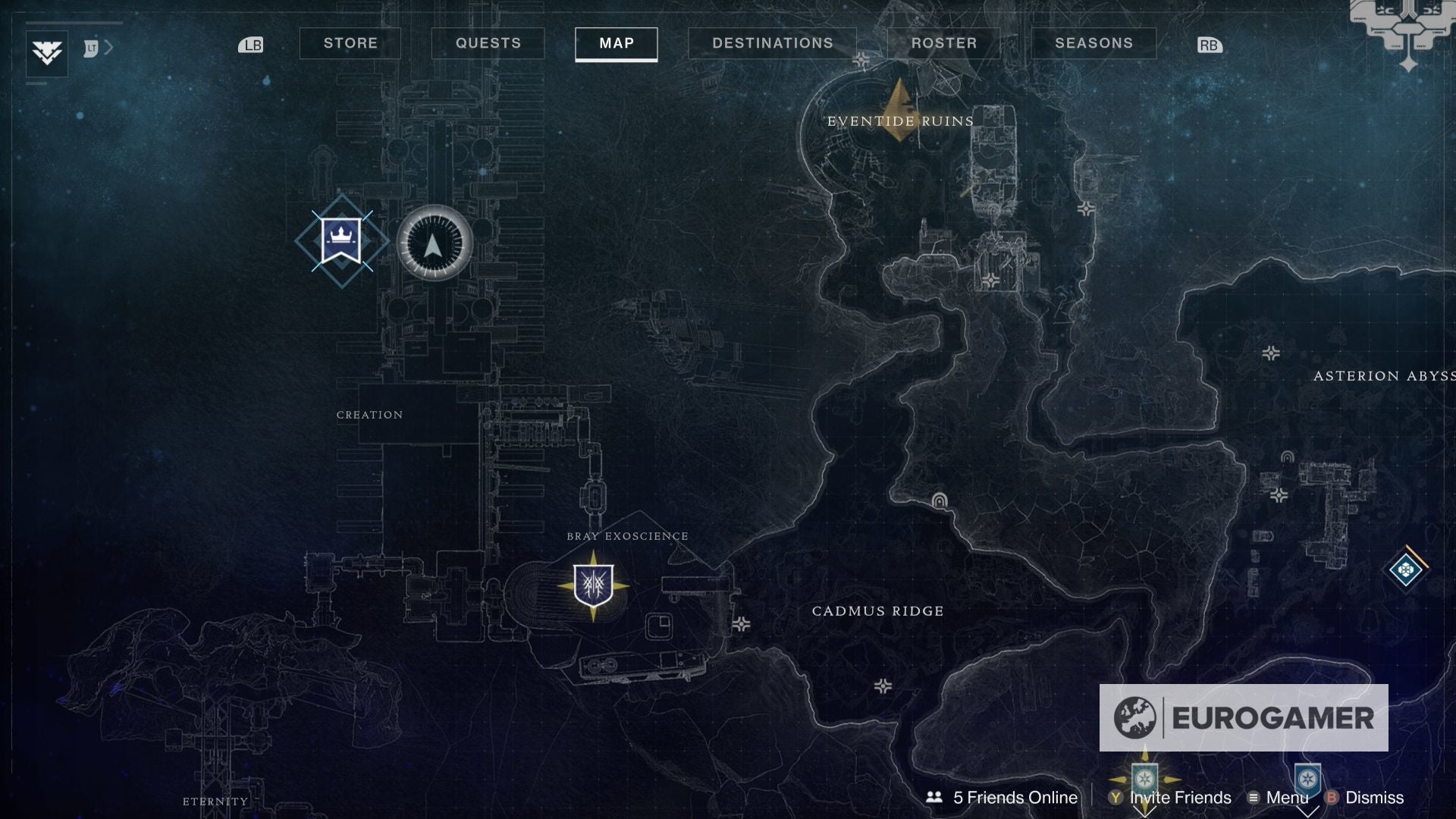Screen dimensions: 1456x819
Task: Select the lock-shaped Lost Sector icon in Cadmus Ridge
Action: point(940,501)
